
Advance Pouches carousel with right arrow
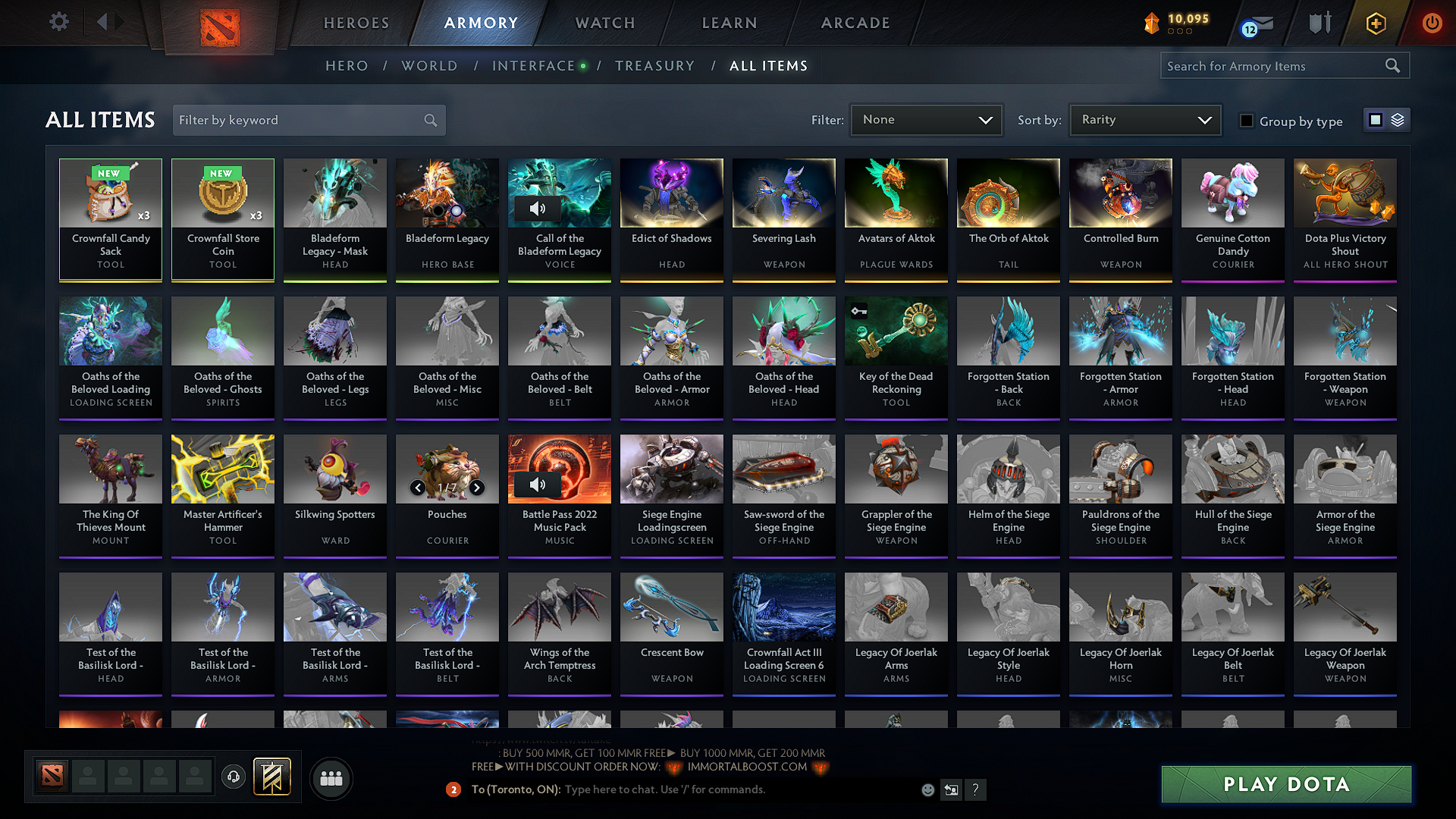pos(477,488)
